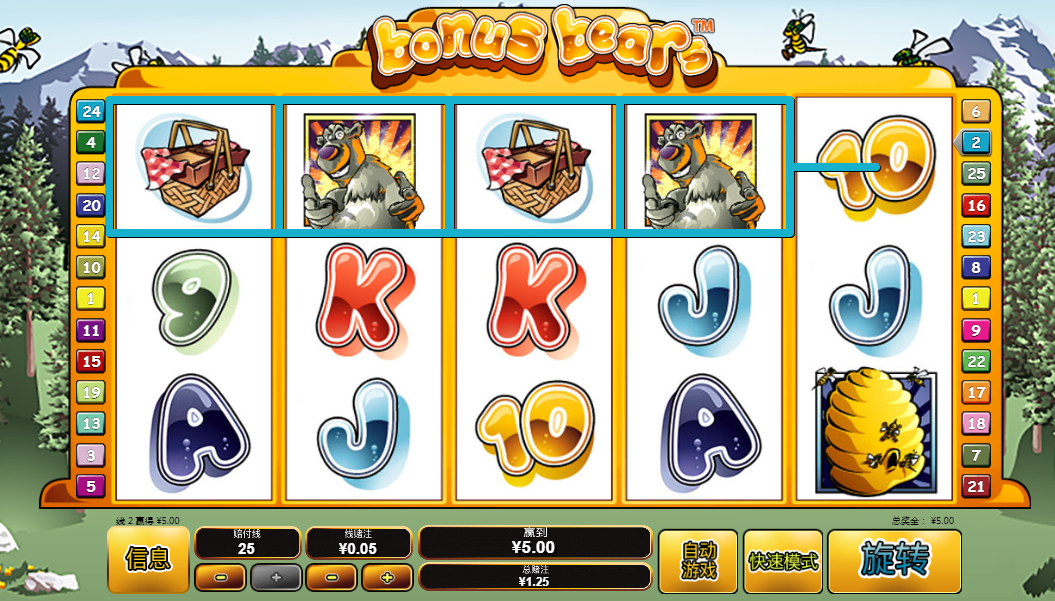Select payline marker 12
1055x601 pixels.
point(91,174)
